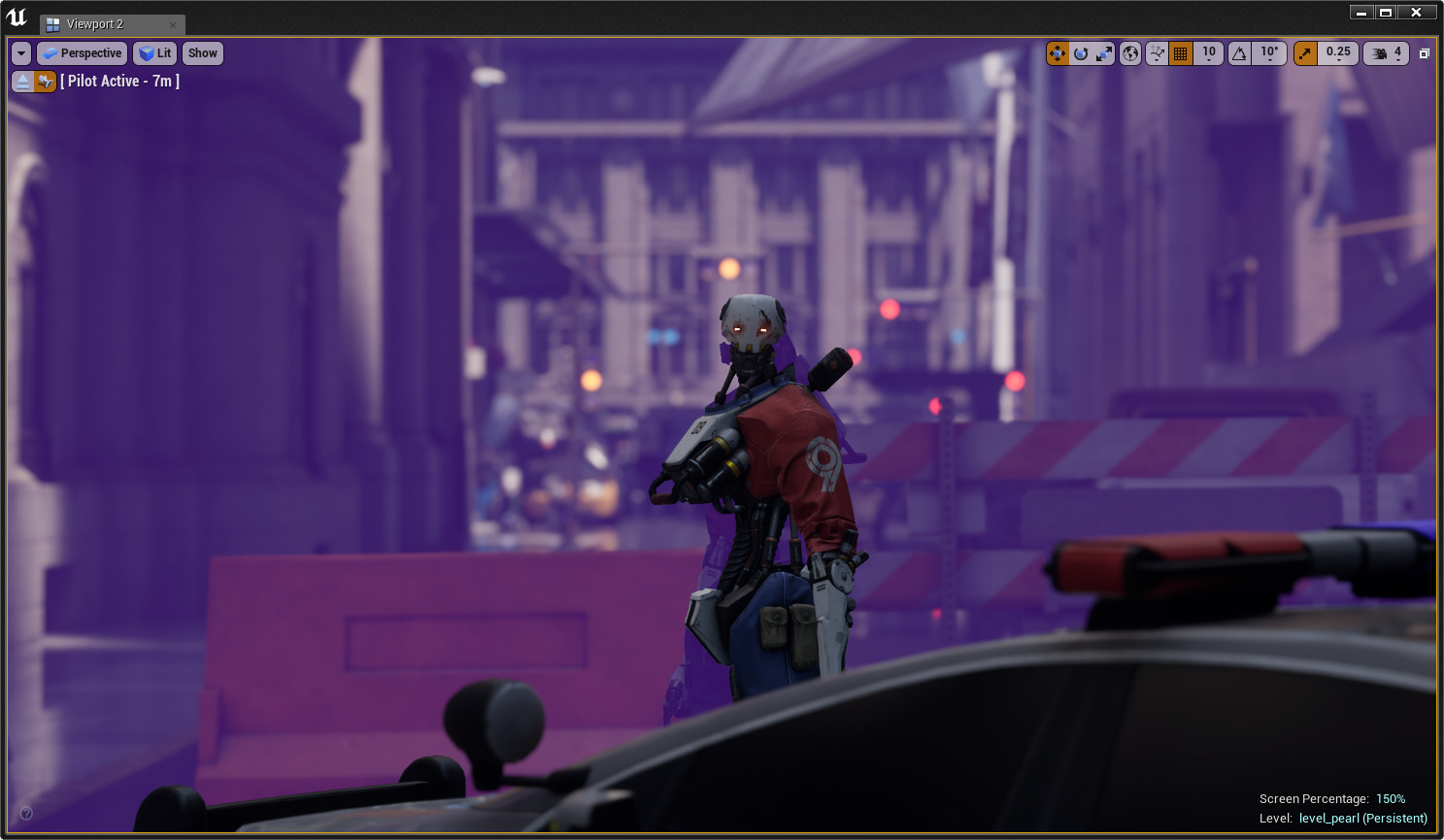Click the camera speed icon
This screenshot has height=840, width=1444.
pos(1381,52)
